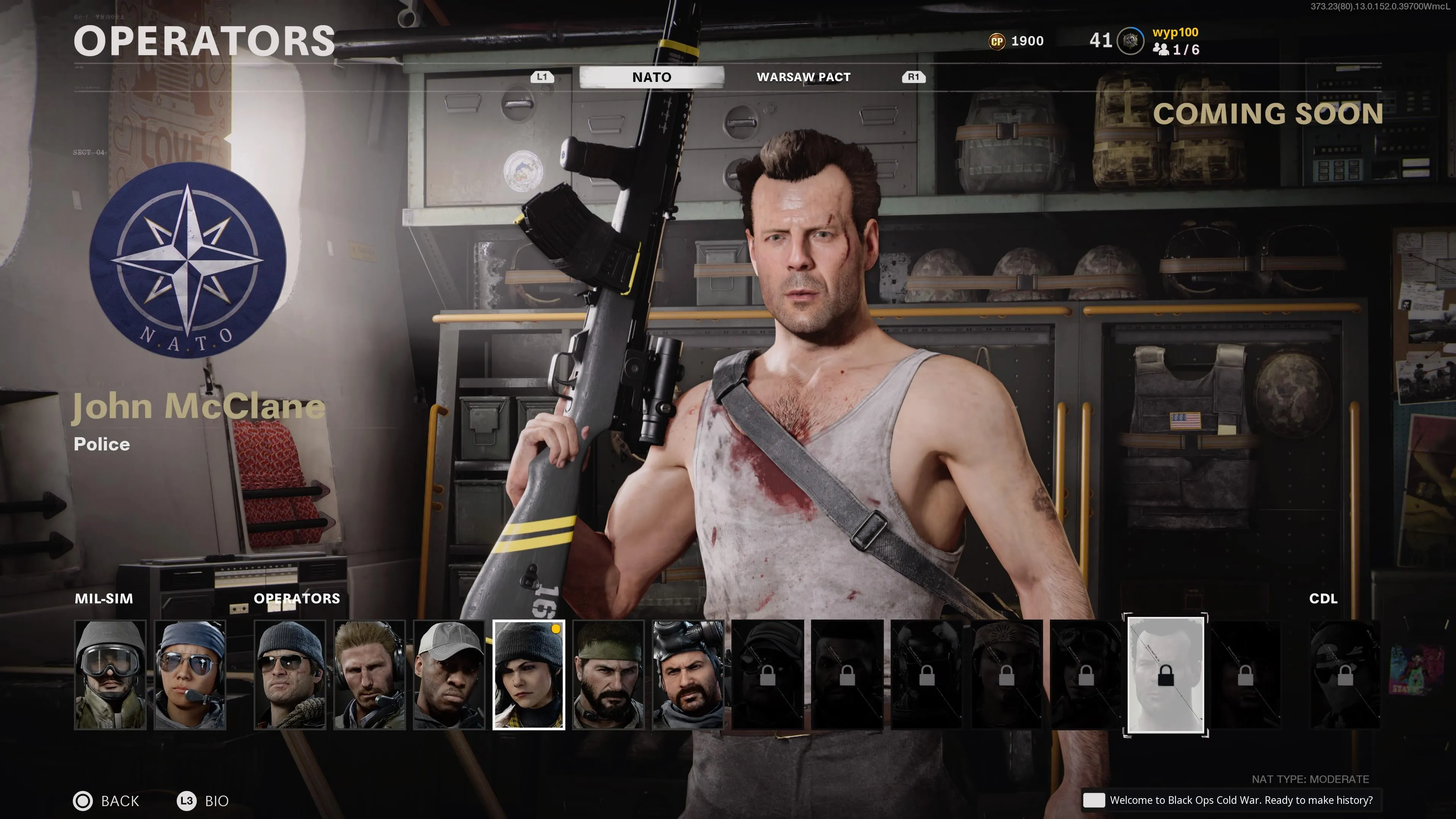Select the NATO faction tab

(x=652, y=77)
